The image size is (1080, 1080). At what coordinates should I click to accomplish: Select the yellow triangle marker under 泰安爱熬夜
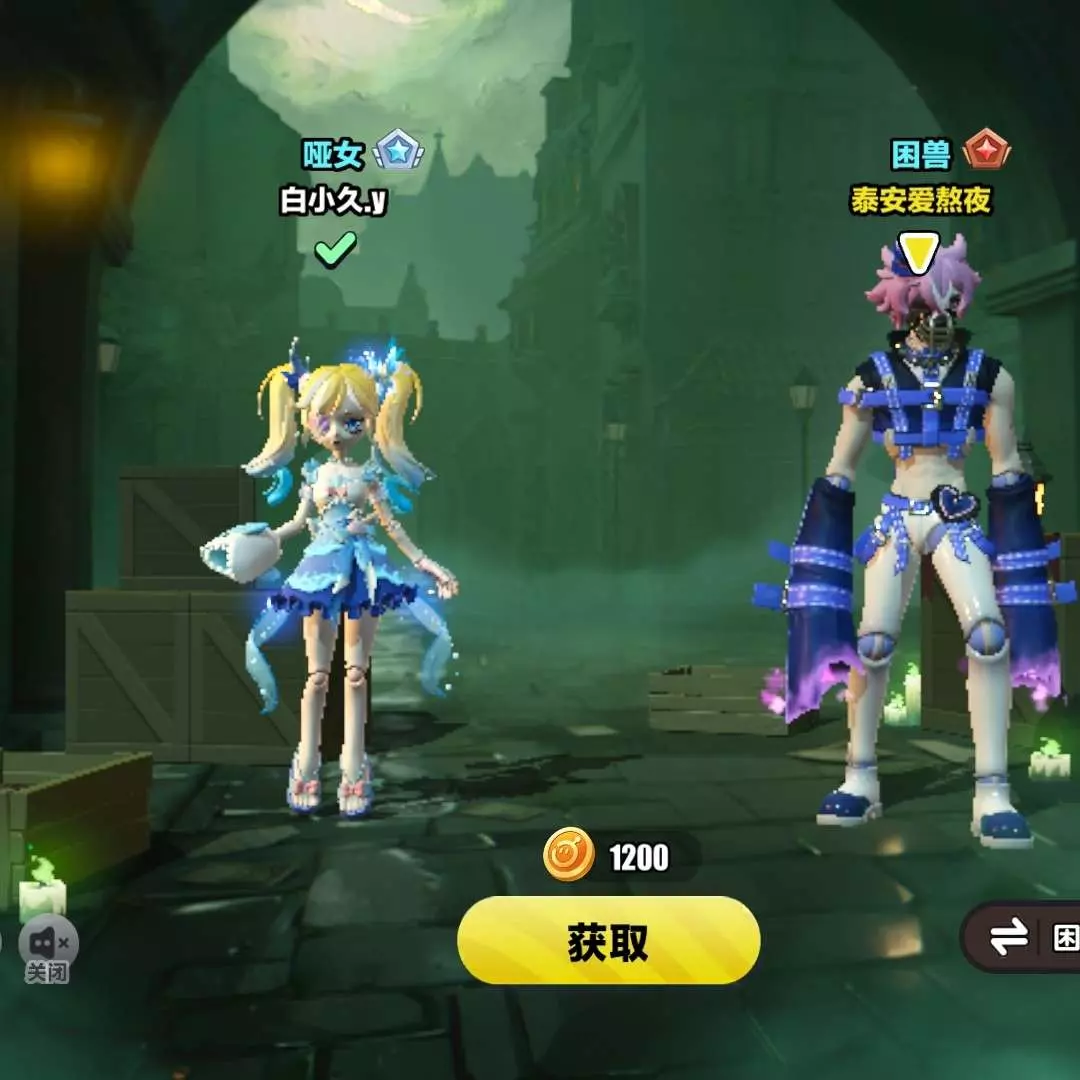point(918,251)
